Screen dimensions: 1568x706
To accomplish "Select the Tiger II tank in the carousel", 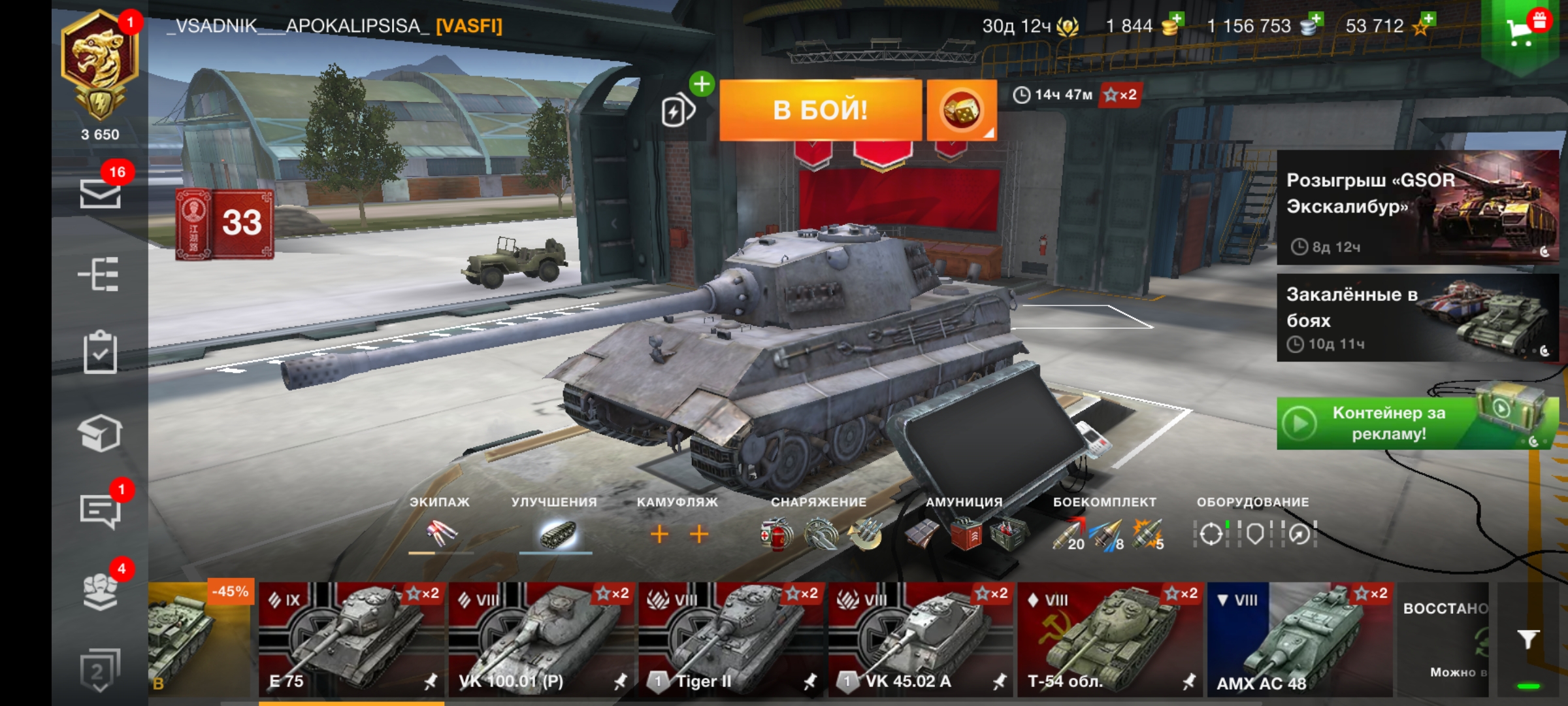I will pyautogui.click(x=731, y=639).
